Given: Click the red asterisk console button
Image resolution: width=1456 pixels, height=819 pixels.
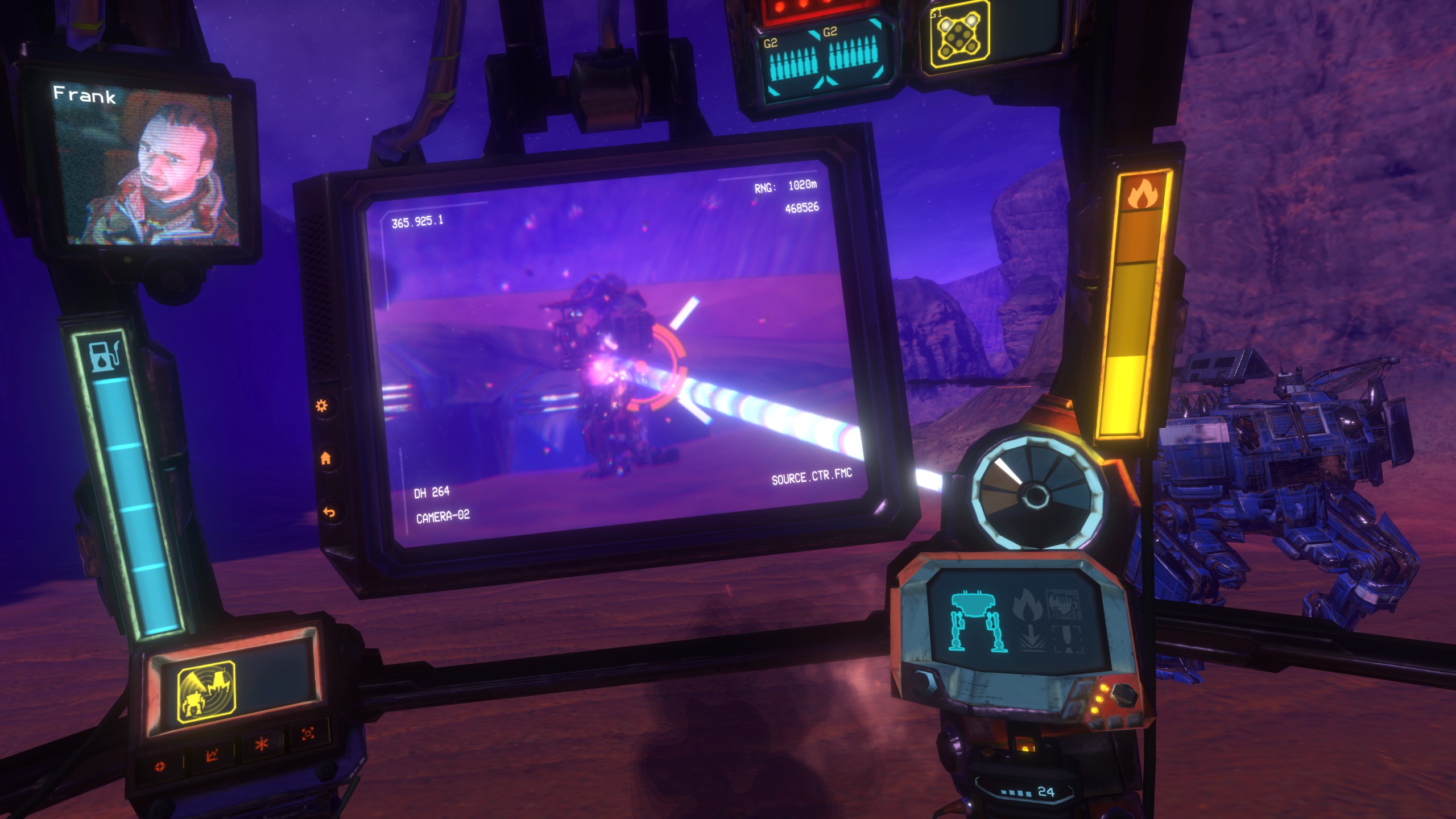Looking at the screenshot, I should coord(261,744).
